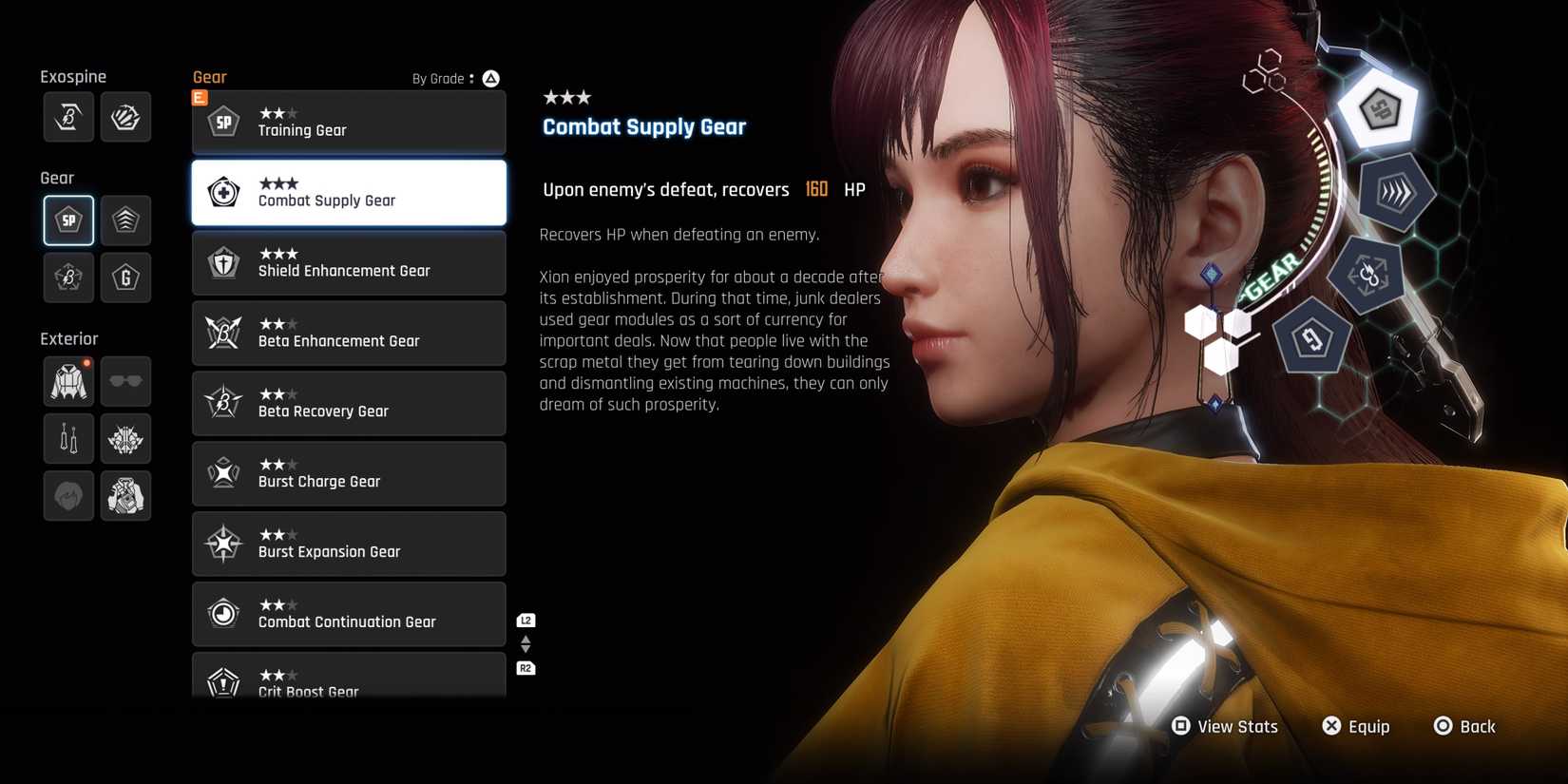Switch to the Exterior category section

click(68, 337)
